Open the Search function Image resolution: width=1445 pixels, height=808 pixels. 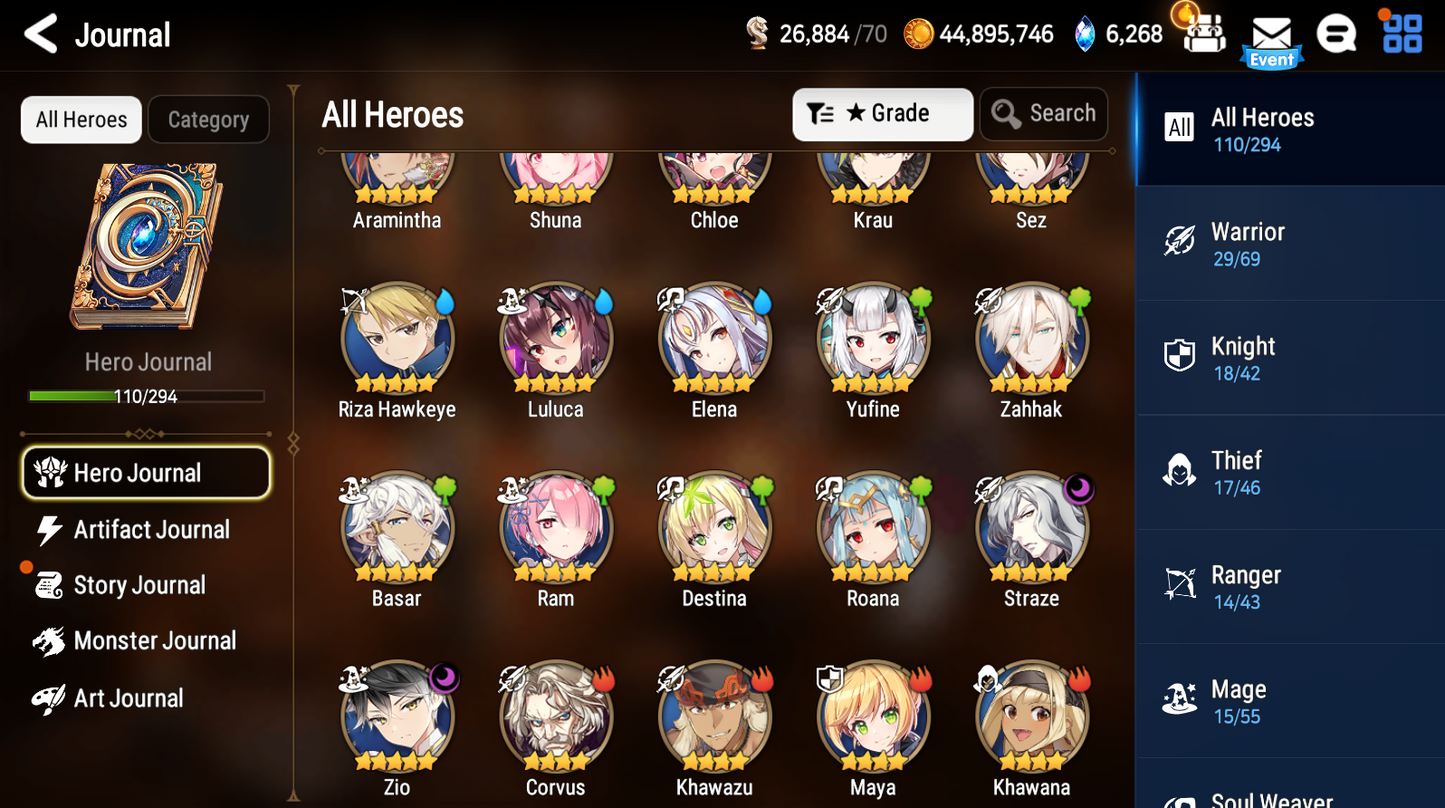(1043, 113)
